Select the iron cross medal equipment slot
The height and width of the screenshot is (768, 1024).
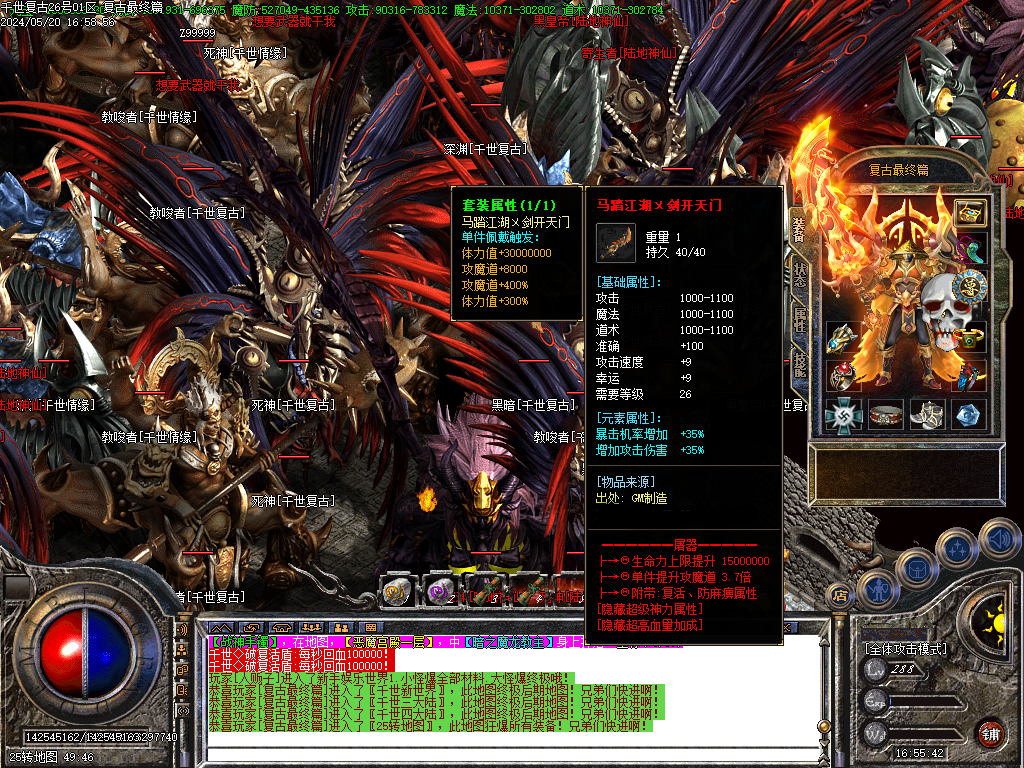point(843,415)
